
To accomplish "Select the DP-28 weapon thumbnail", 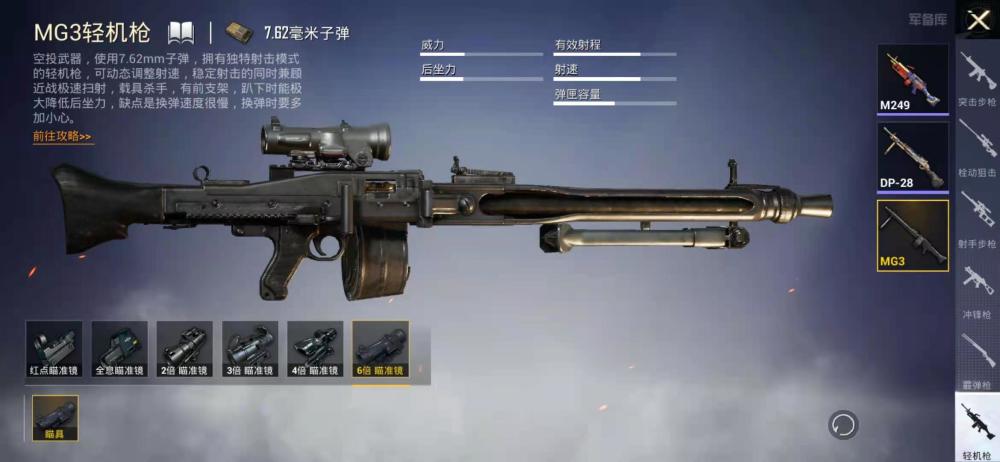I will (912, 155).
